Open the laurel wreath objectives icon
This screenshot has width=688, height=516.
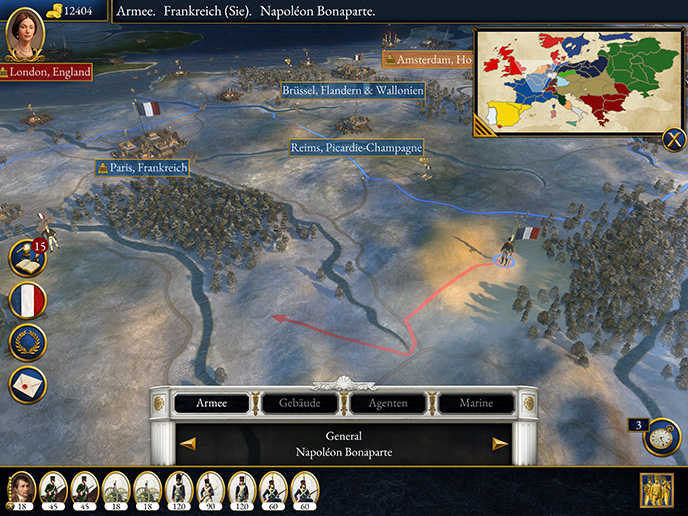tap(27, 342)
